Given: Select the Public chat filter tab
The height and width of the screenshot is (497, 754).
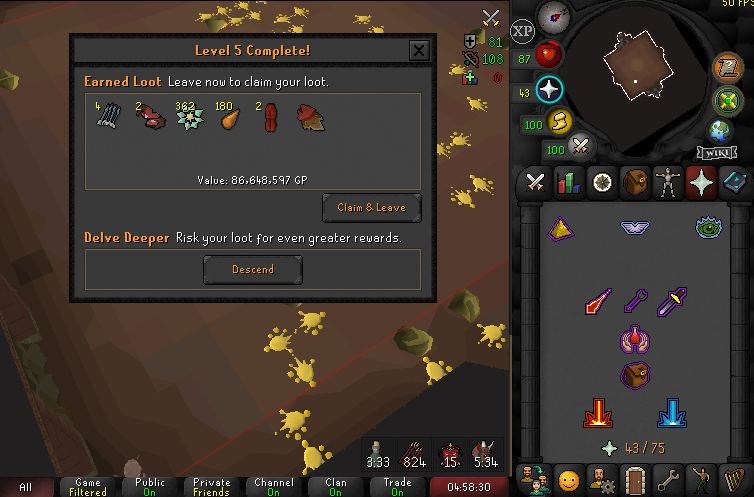Looking at the screenshot, I should [x=150, y=487].
